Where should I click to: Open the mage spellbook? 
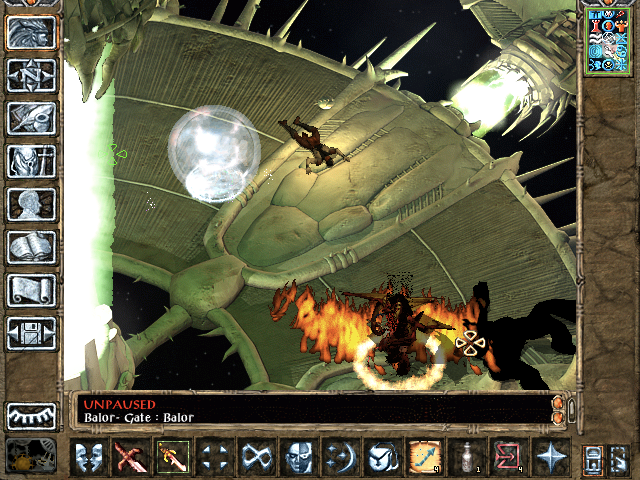tap(31, 247)
